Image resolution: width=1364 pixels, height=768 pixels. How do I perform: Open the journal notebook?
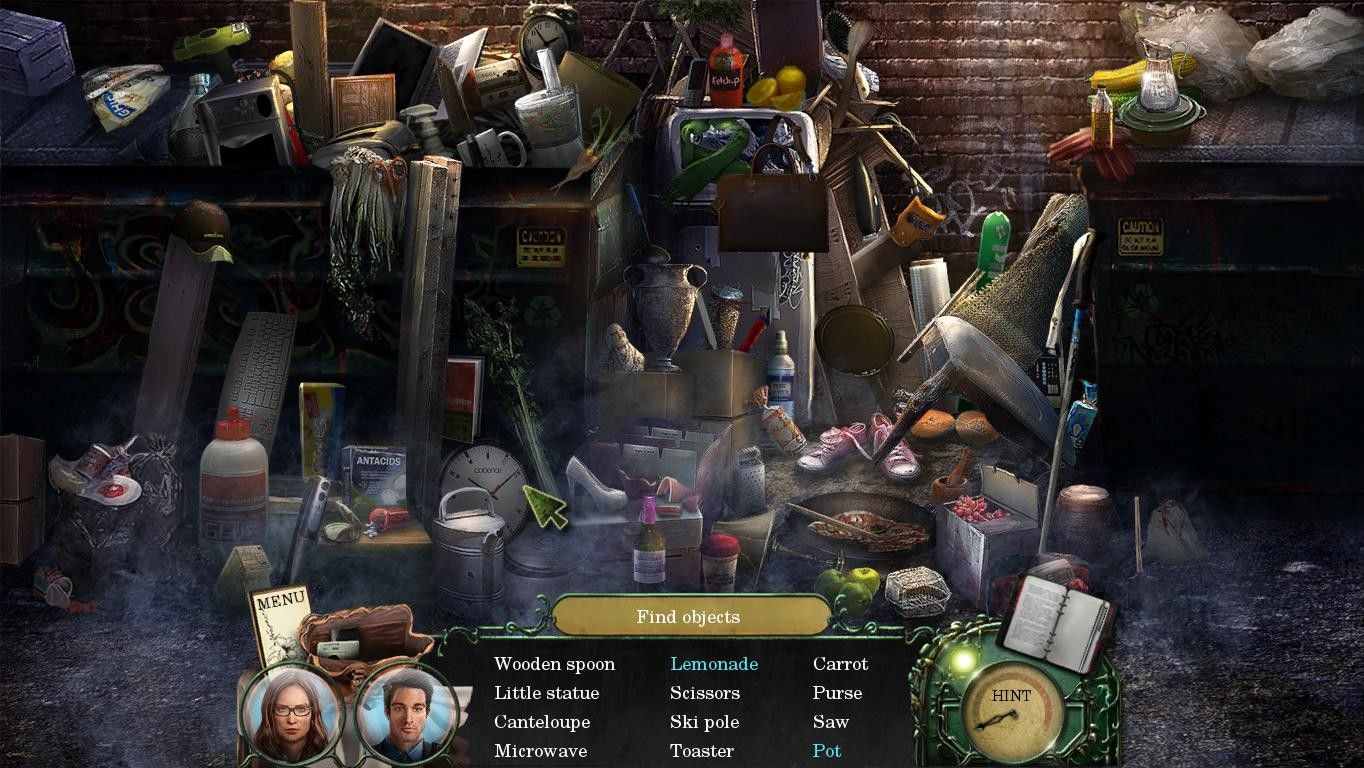pyautogui.click(x=1056, y=623)
